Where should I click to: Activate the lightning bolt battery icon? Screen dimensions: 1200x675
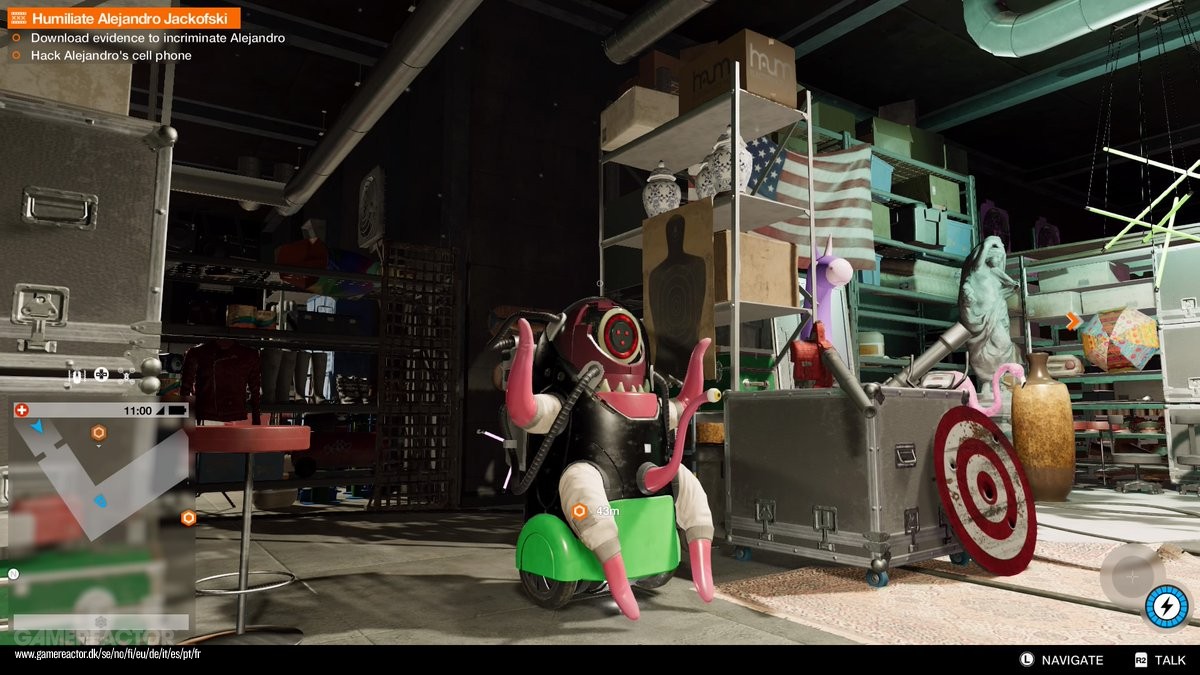[x=1166, y=607]
